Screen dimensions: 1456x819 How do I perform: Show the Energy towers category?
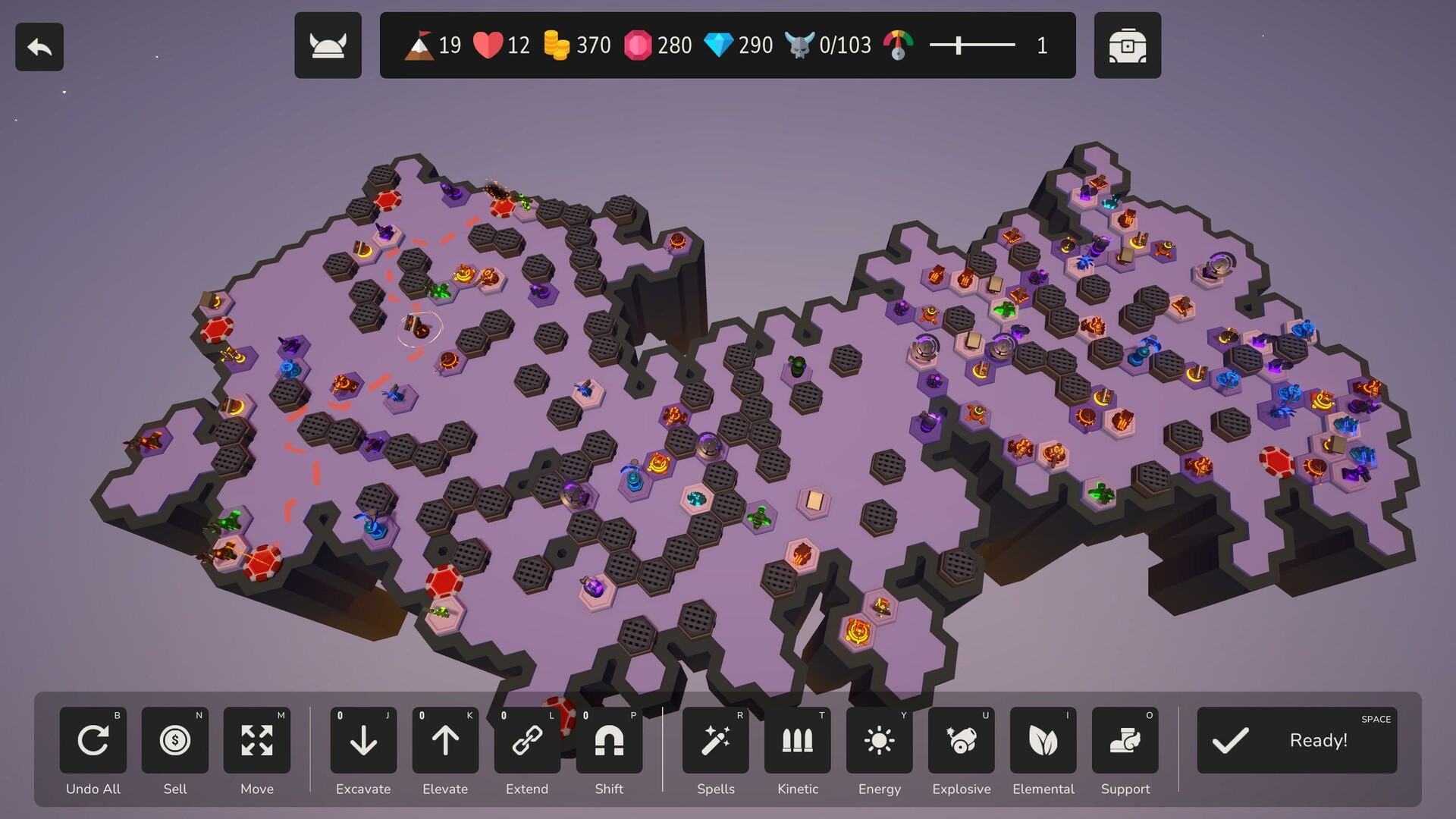pos(880,740)
